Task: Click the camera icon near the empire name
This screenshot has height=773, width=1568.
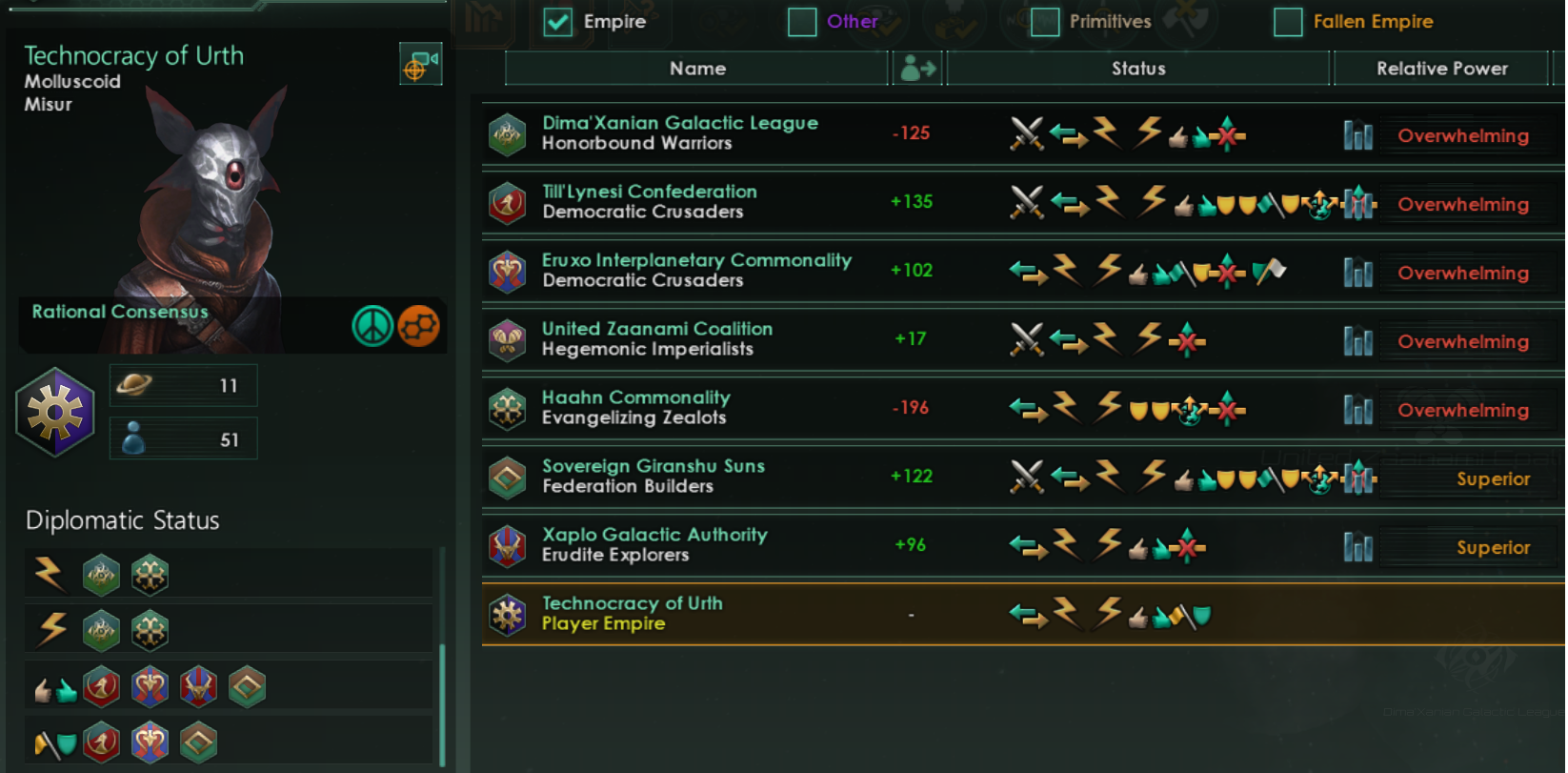Action: tap(420, 64)
